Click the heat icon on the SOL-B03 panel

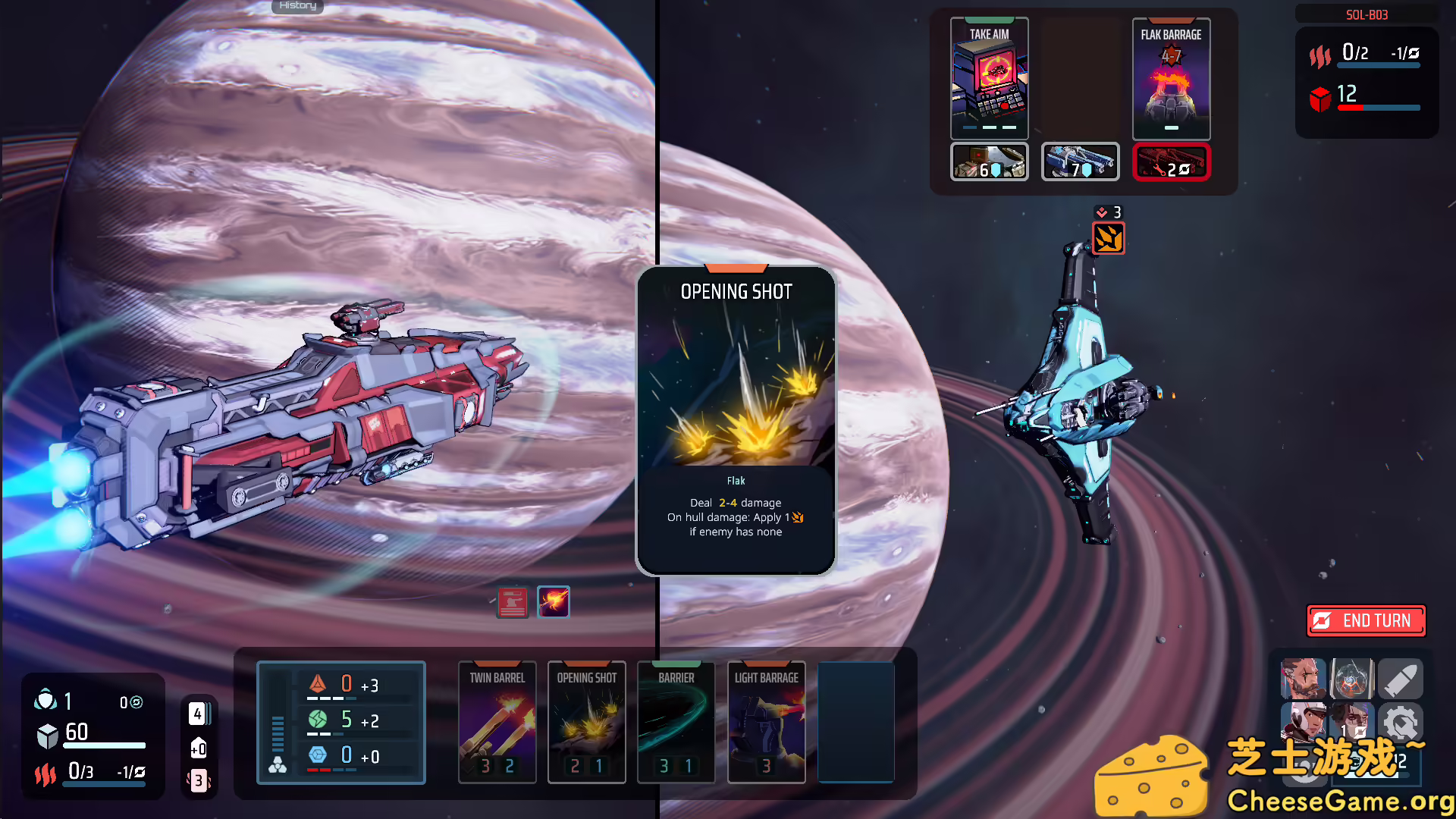click(x=1320, y=56)
